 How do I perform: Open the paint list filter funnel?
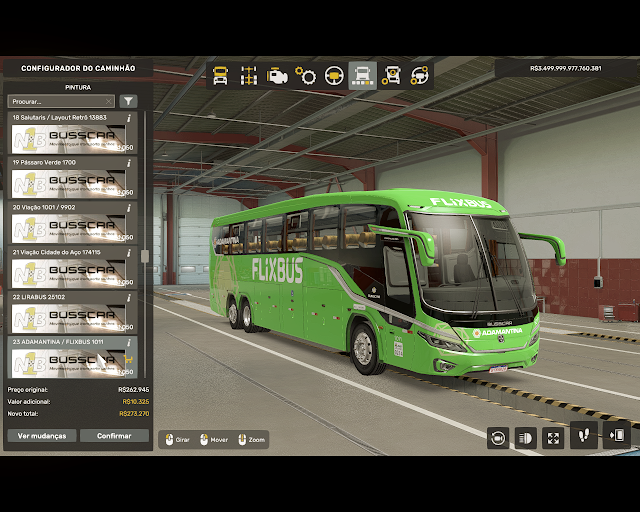(128, 101)
